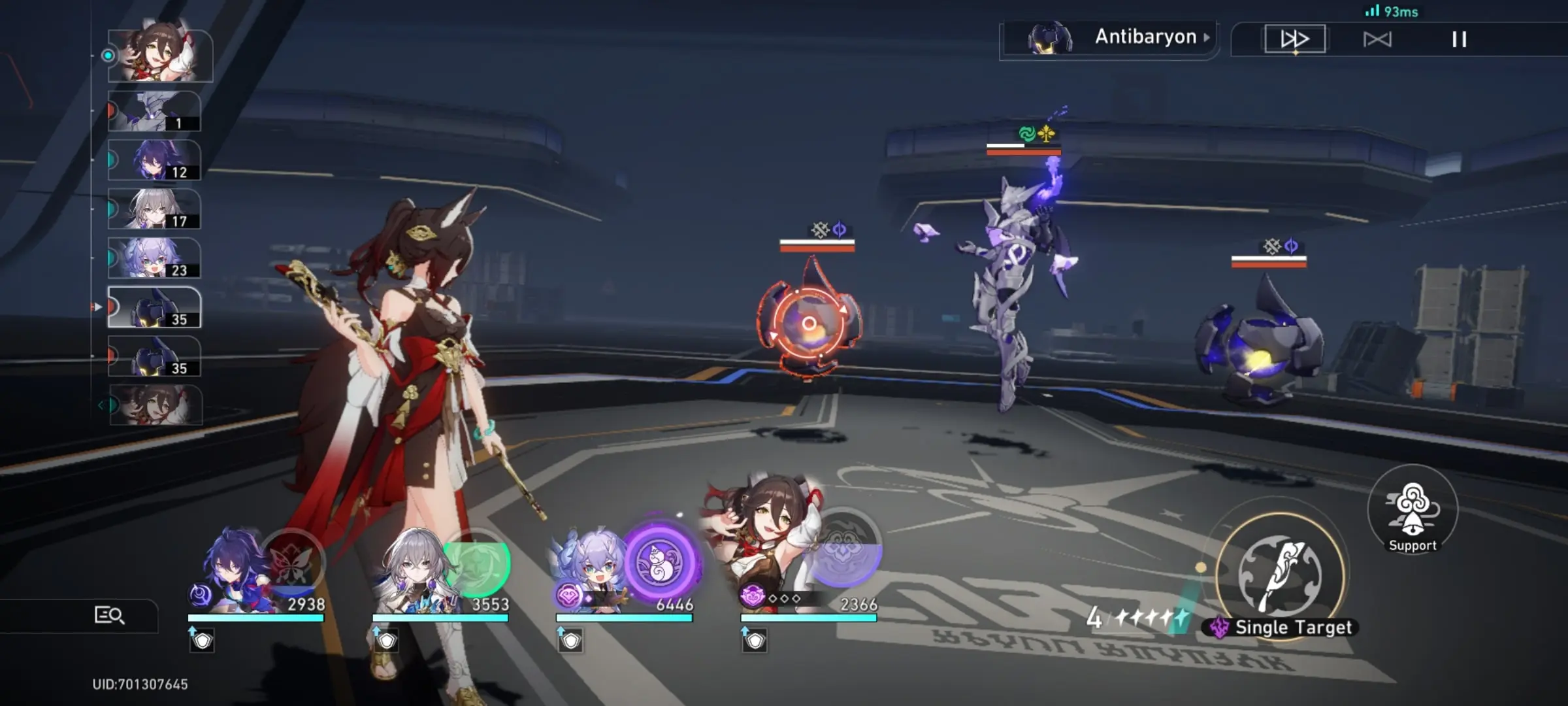Trigger Bronya's green ultimate

(476, 562)
